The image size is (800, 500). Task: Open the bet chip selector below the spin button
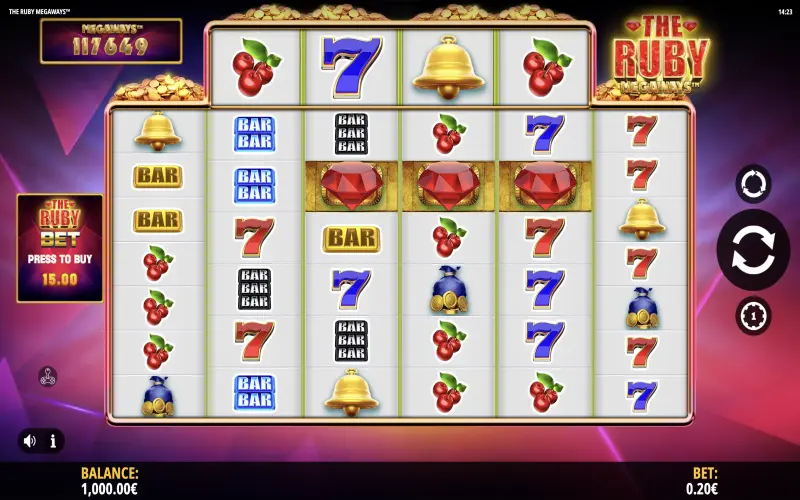752,316
